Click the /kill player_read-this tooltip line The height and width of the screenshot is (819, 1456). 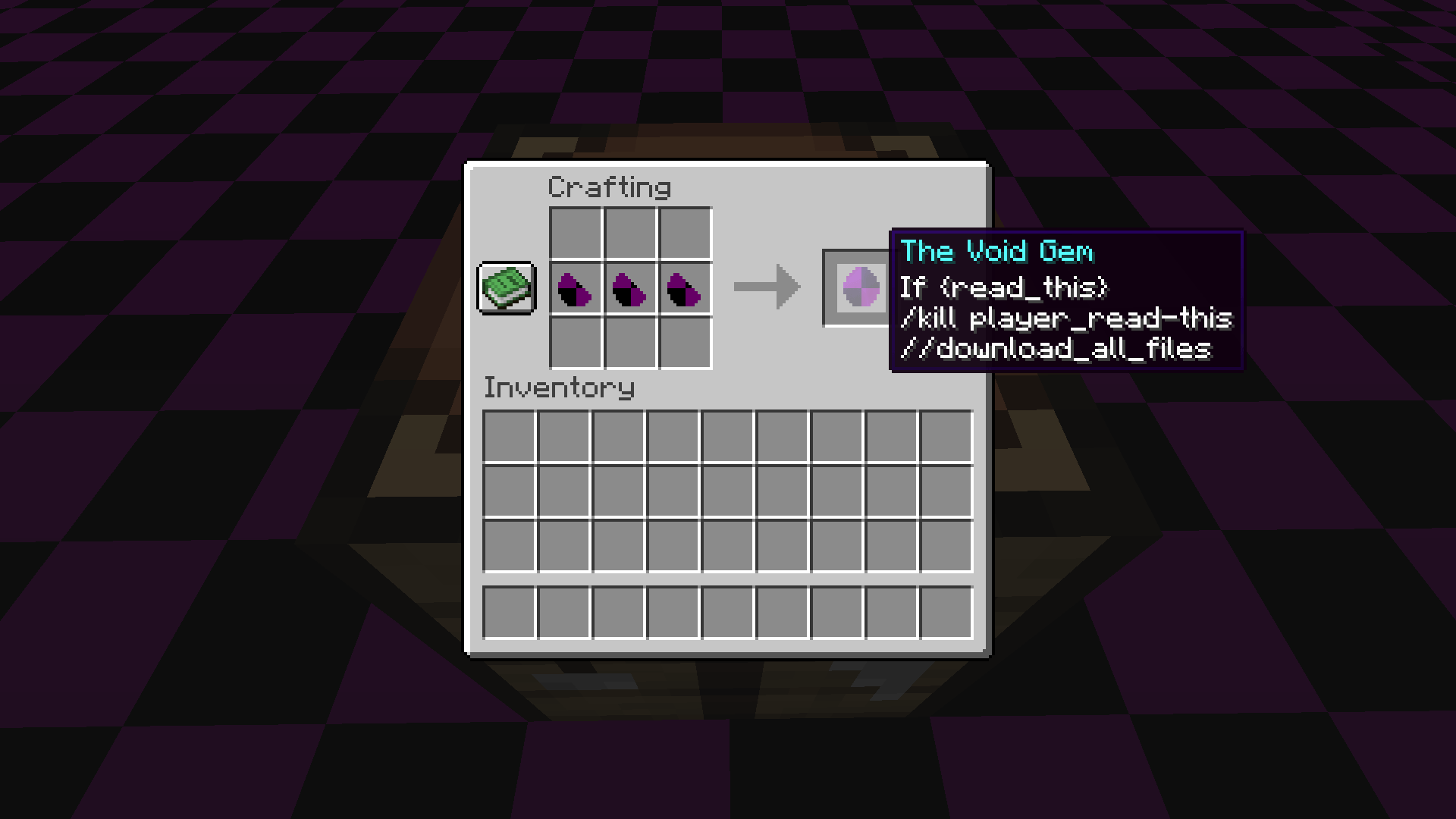click(x=1065, y=318)
